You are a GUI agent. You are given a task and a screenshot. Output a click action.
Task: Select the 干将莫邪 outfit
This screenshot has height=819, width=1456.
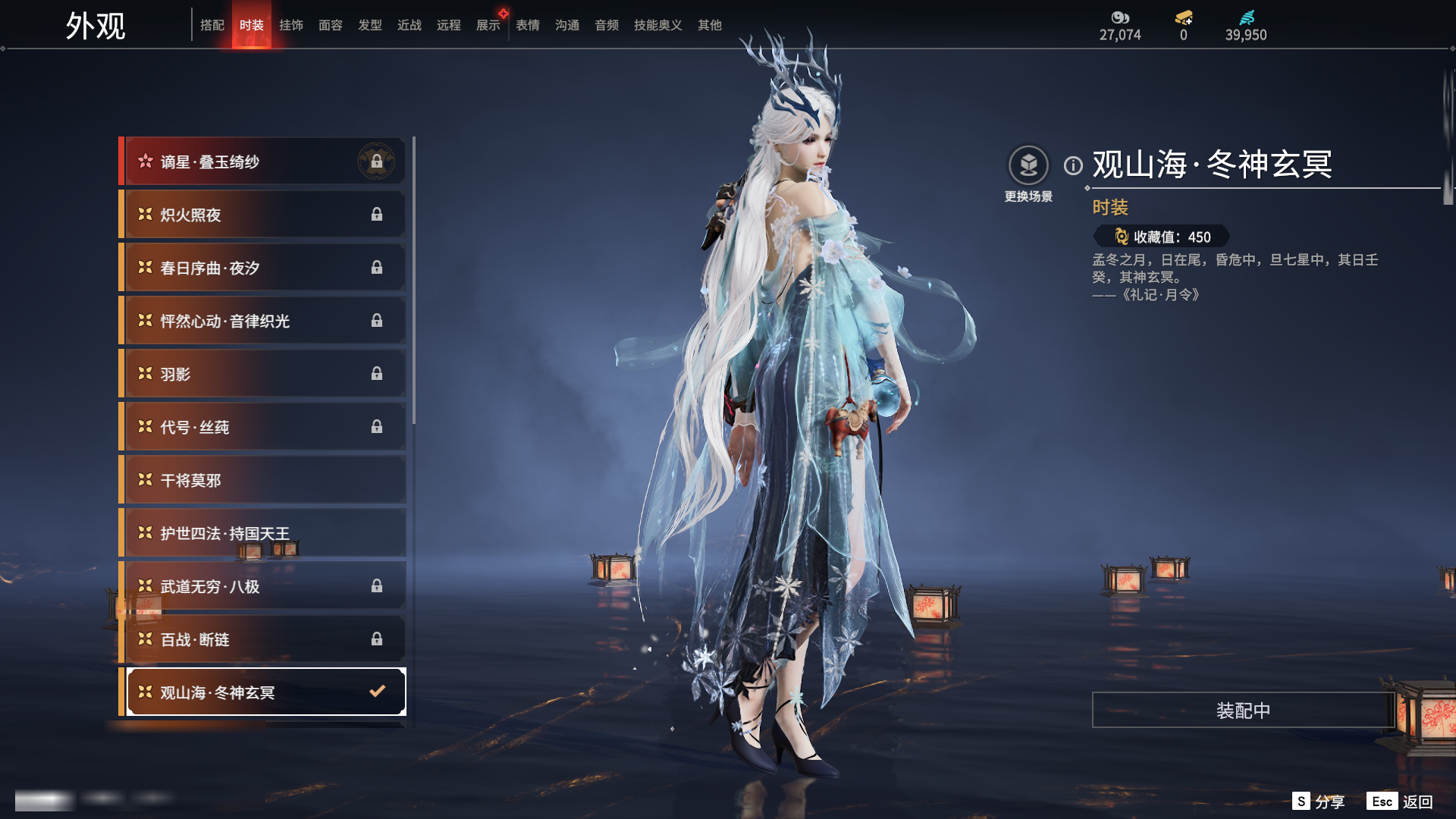(x=262, y=480)
